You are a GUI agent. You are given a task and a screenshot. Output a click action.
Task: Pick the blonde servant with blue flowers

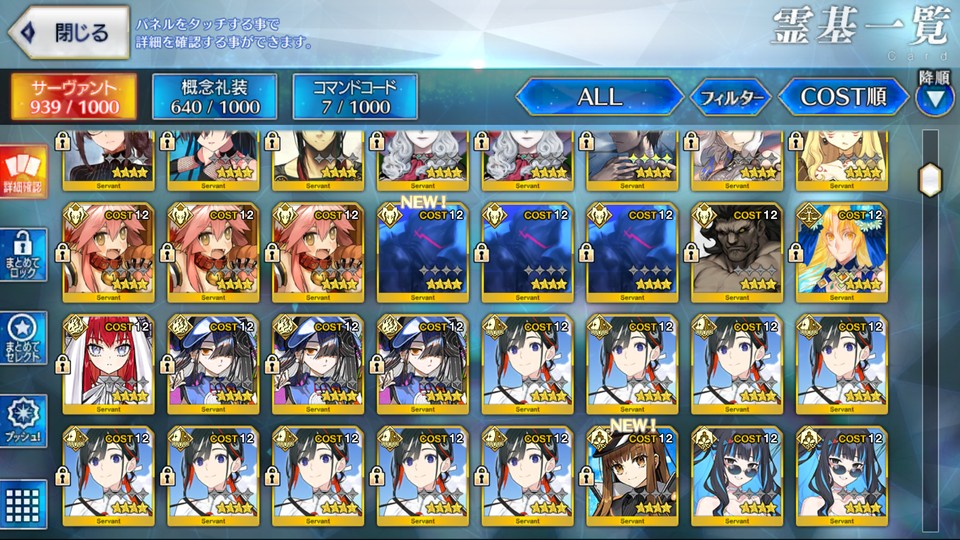(840, 252)
